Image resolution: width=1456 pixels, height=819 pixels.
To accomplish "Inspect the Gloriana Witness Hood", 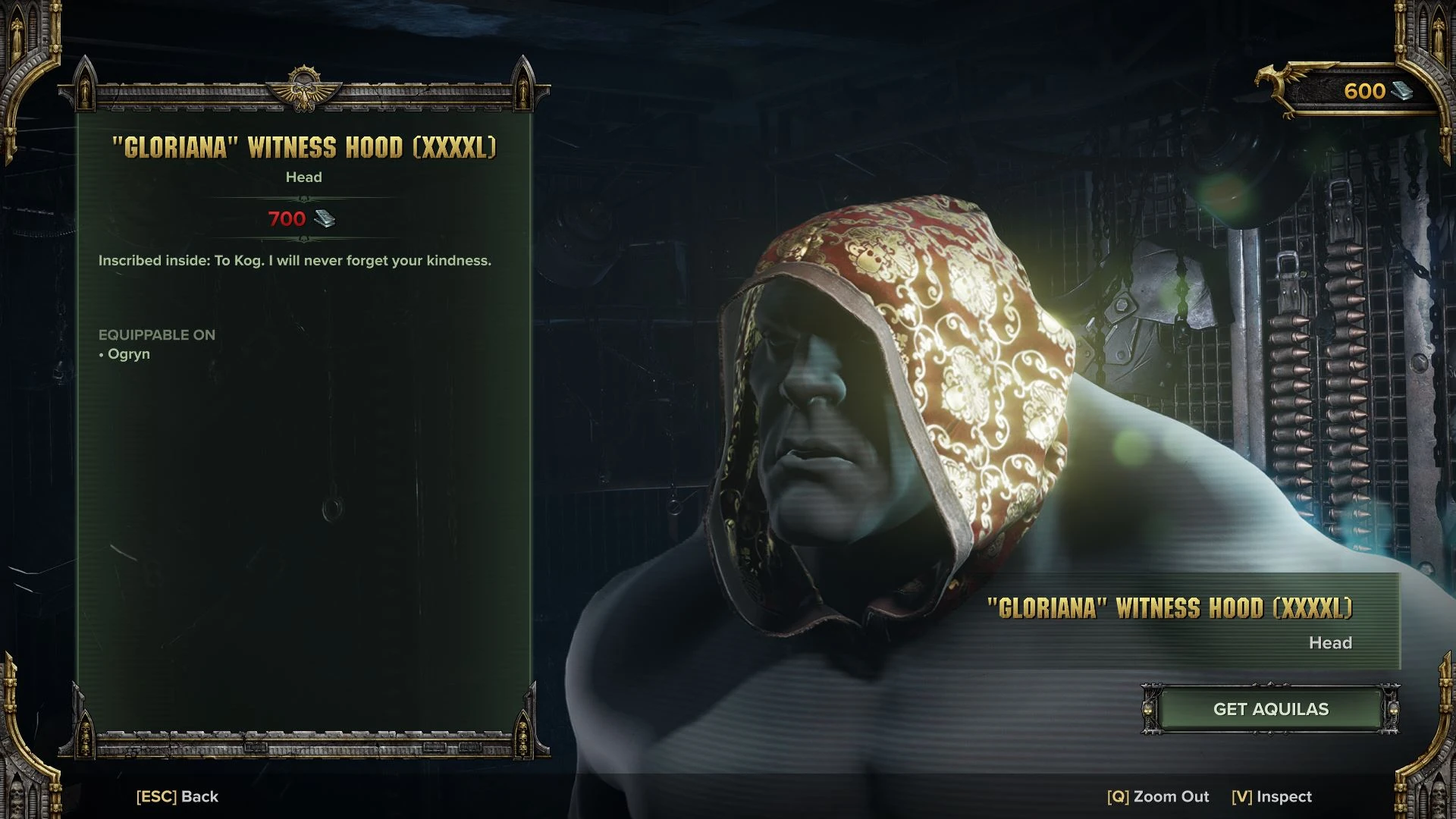I will point(1272,796).
